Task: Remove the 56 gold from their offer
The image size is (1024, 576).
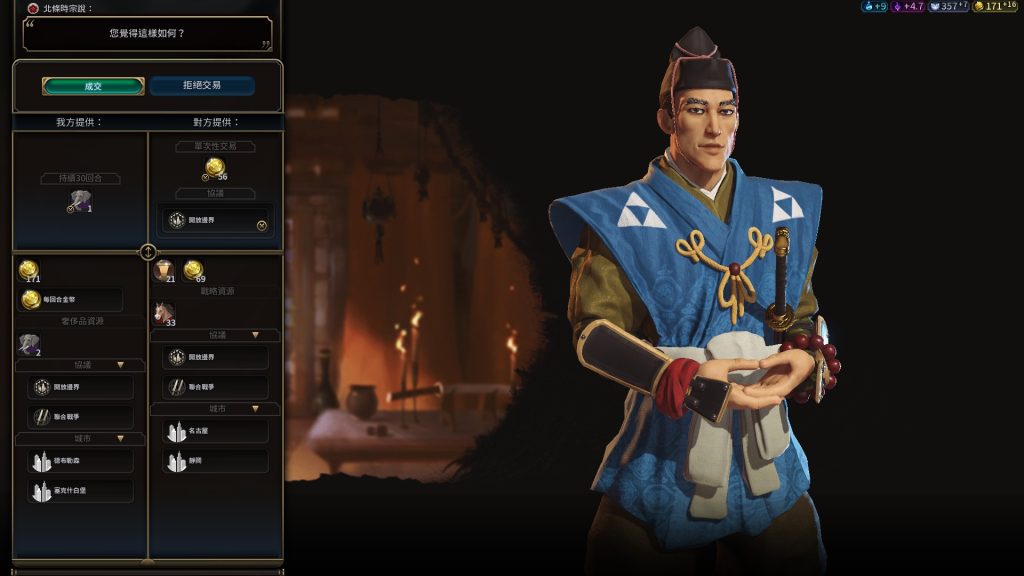Action: [x=215, y=167]
